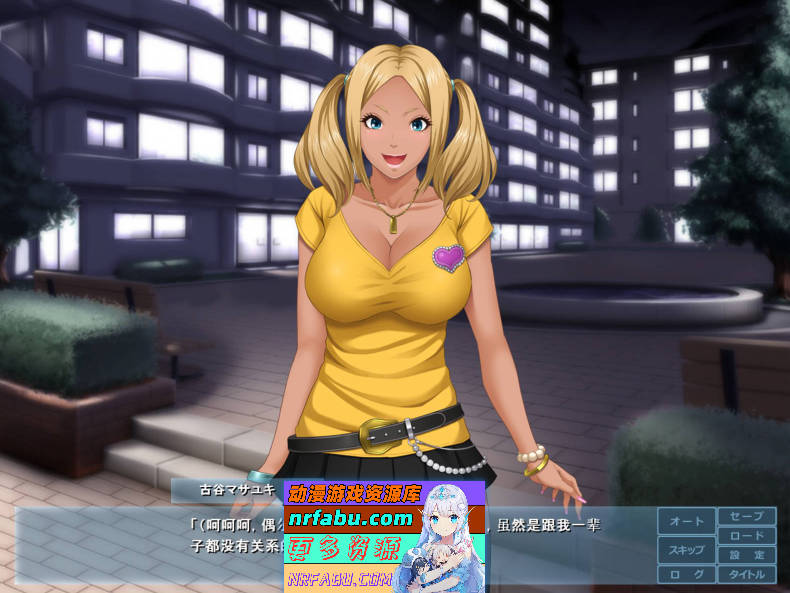Skip dialogue using the スキップ button

[686, 550]
